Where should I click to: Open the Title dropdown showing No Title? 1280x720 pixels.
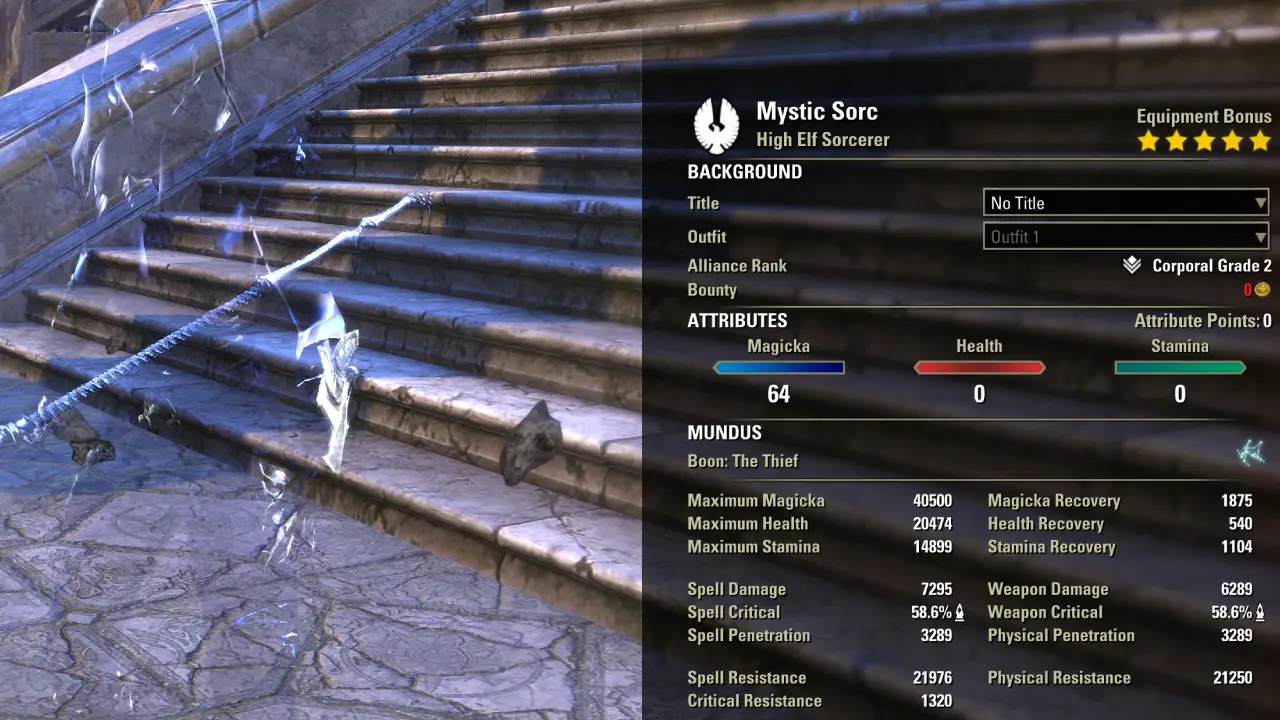1126,203
